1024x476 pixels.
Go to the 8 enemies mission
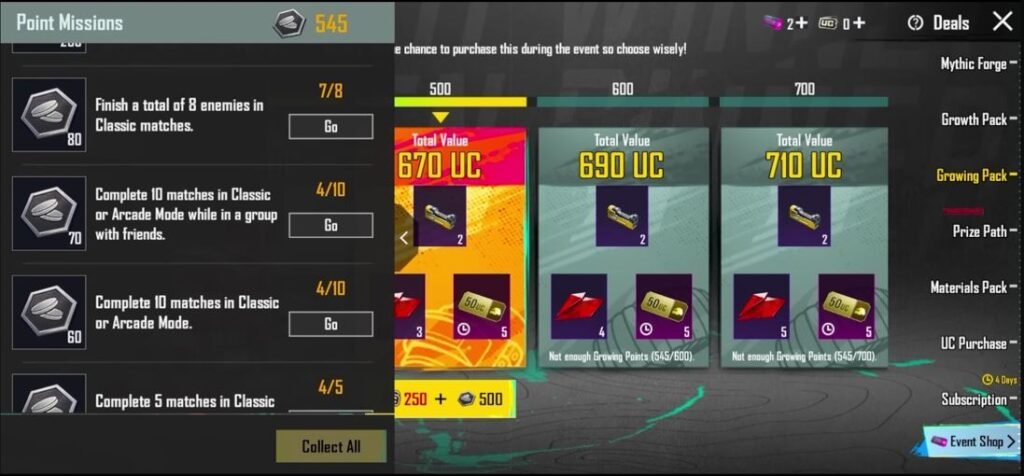click(x=330, y=126)
